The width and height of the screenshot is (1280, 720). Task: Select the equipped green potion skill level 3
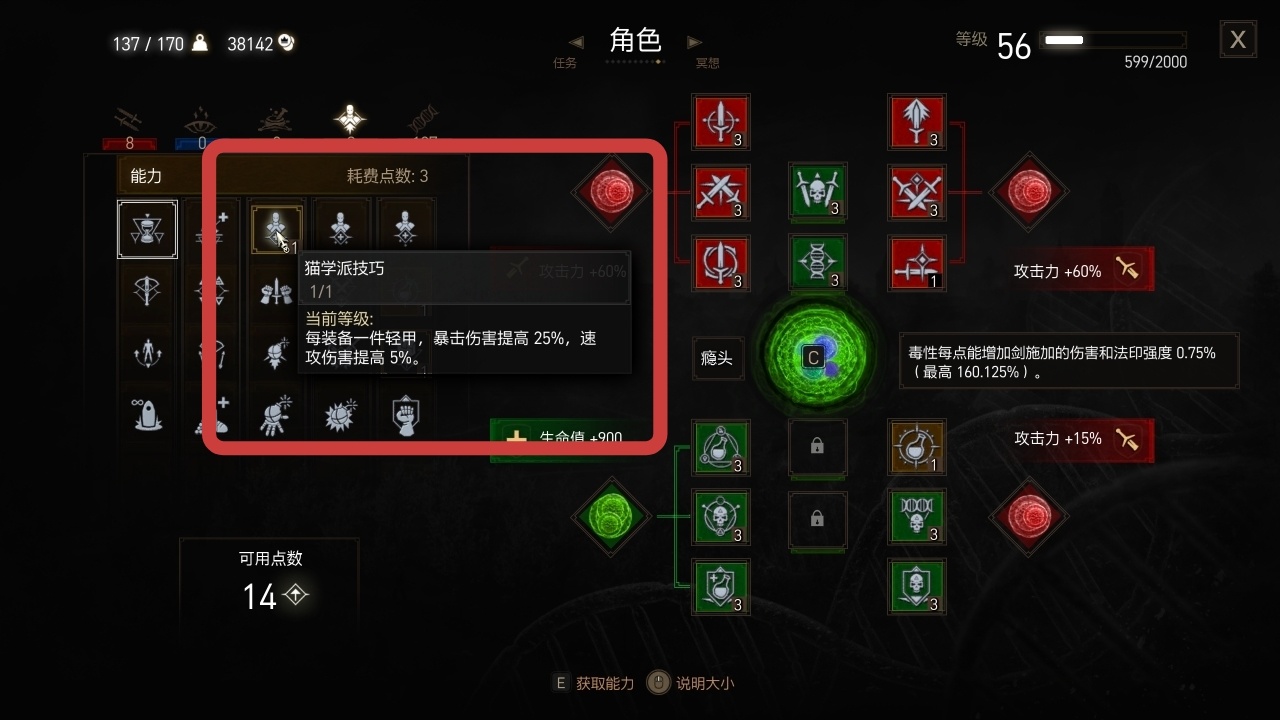[x=721, y=448]
